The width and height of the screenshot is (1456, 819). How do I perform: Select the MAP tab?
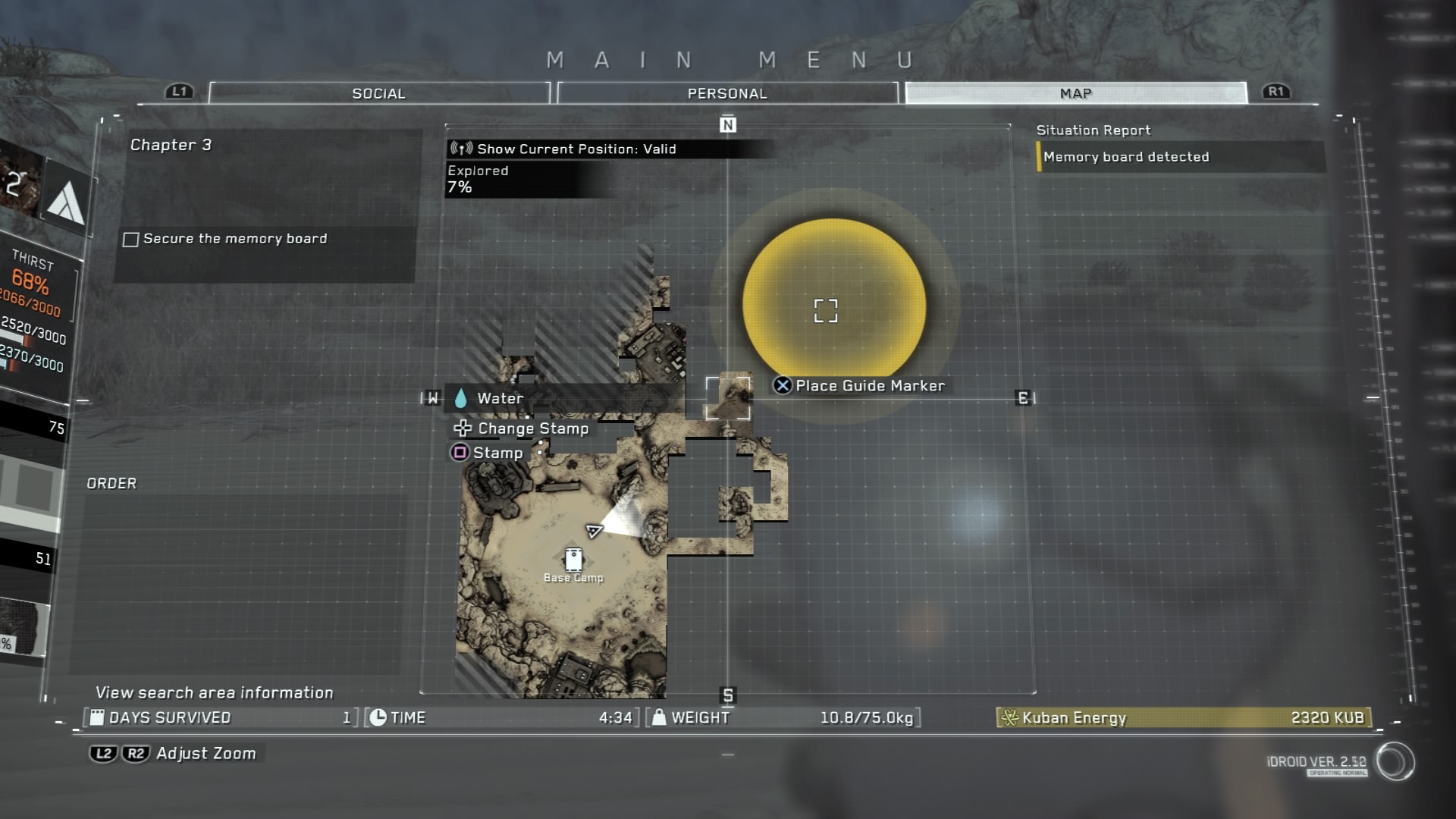(1075, 93)
